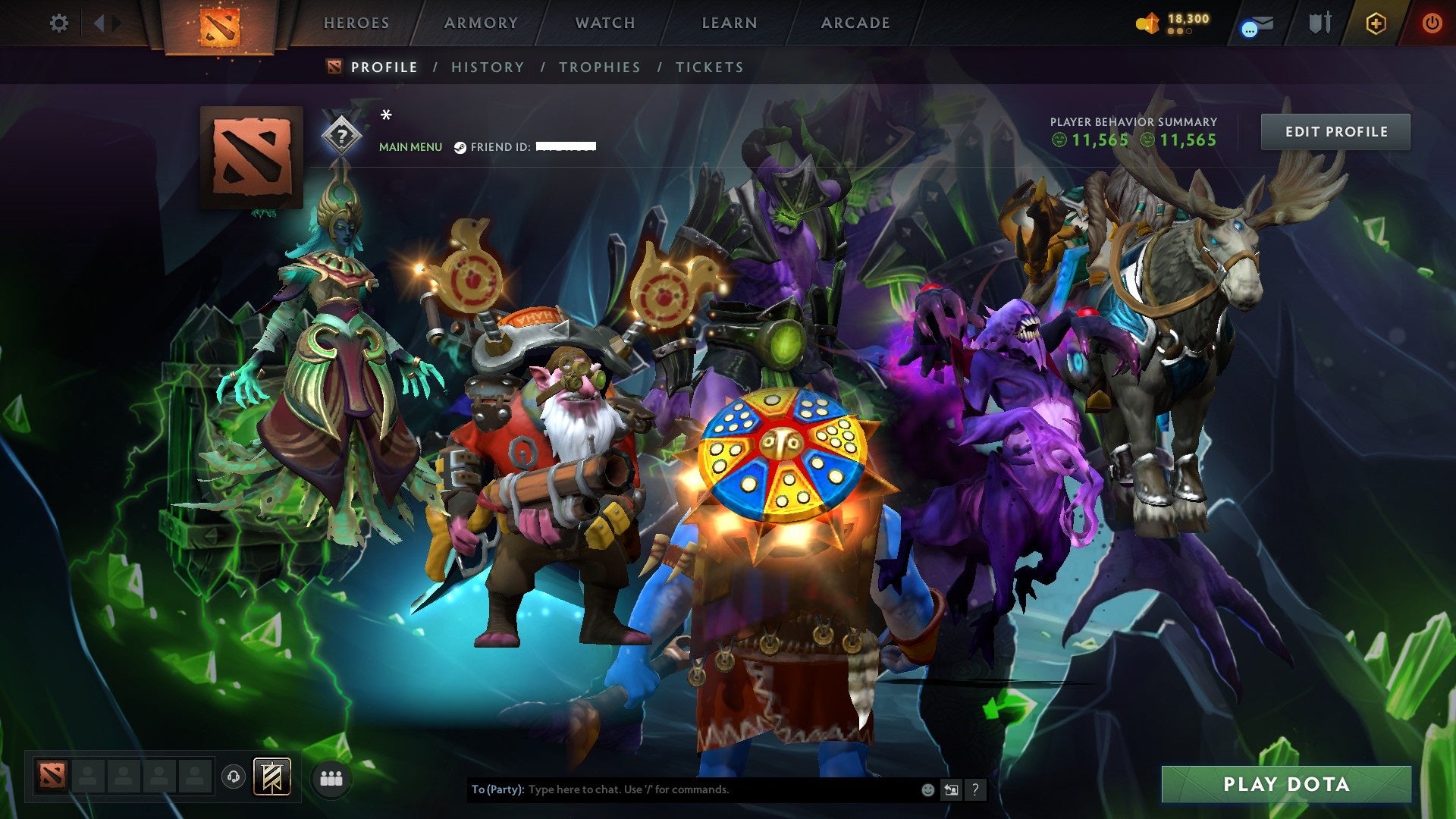Viewport: 1456px width, 819px height.
Task: Toggle party voice chat headset
Action: click(233, 777)
